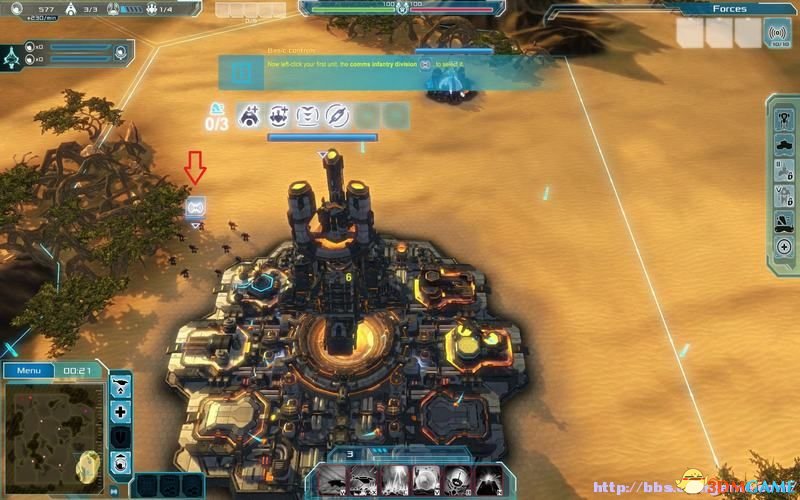Open the Forces panel header
Image resolution: width=800 pixels, height=500 pixels.
(729, 9)
